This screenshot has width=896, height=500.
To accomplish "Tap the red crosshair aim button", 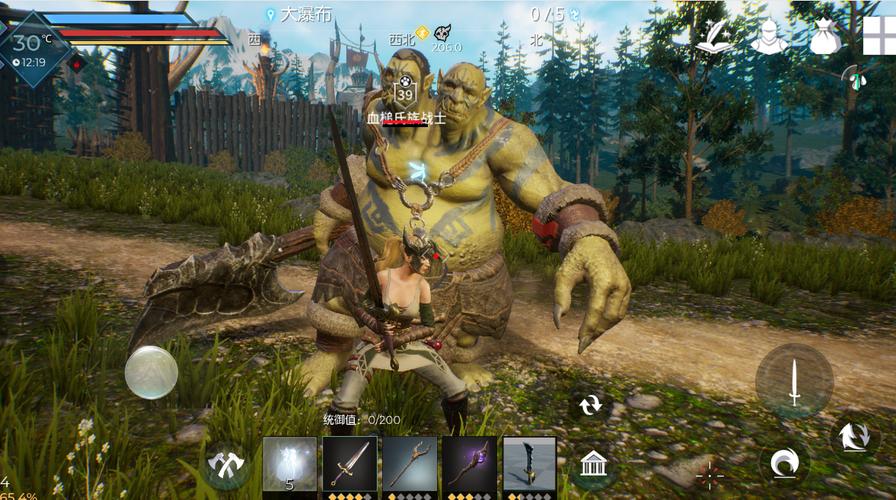I will (x=709, y=474).
